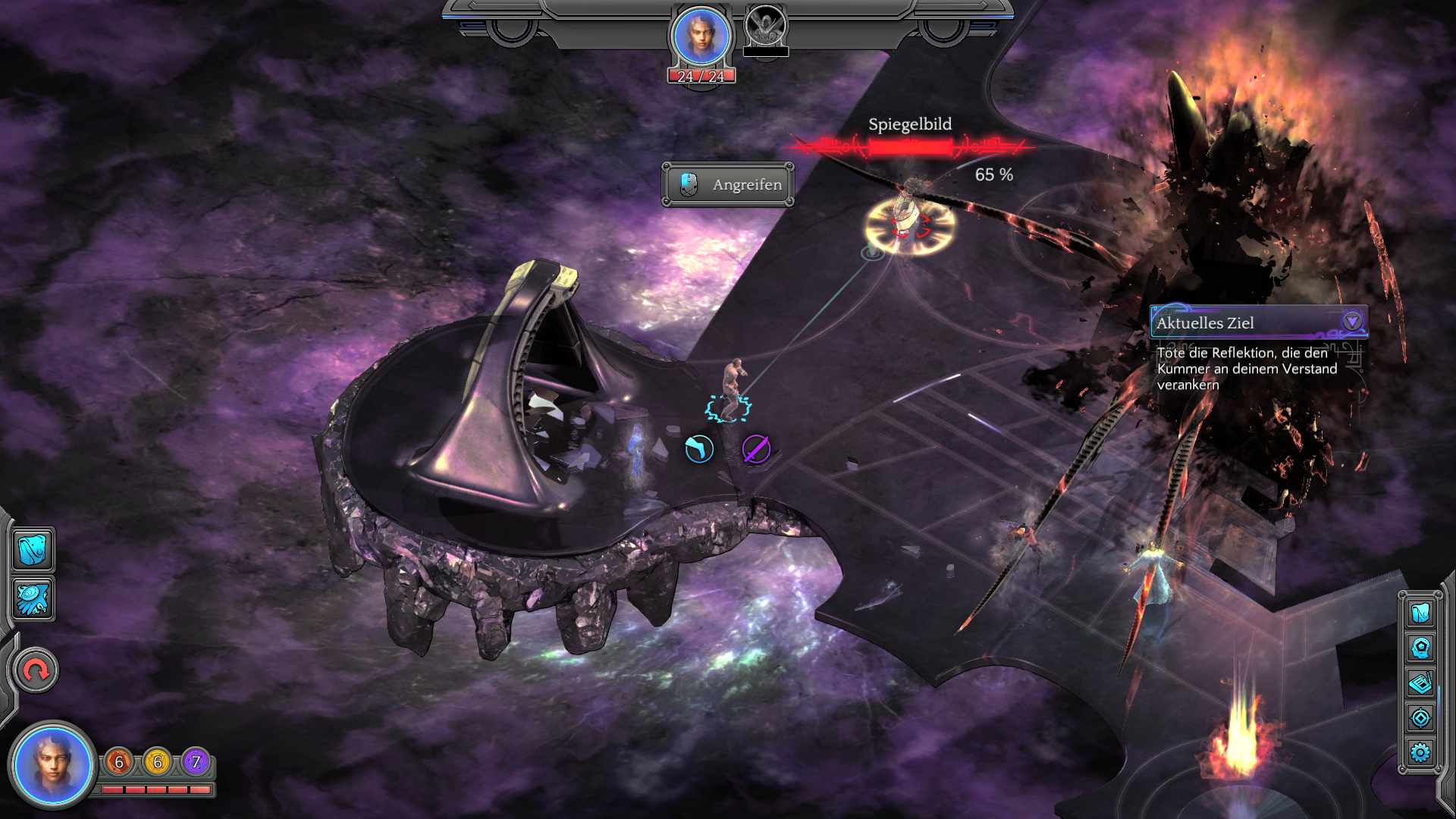This screenshot has width=1456, height=819.
Task: Open the inventory bag in the right menu bar
Action: click(x=1420, y=612)
